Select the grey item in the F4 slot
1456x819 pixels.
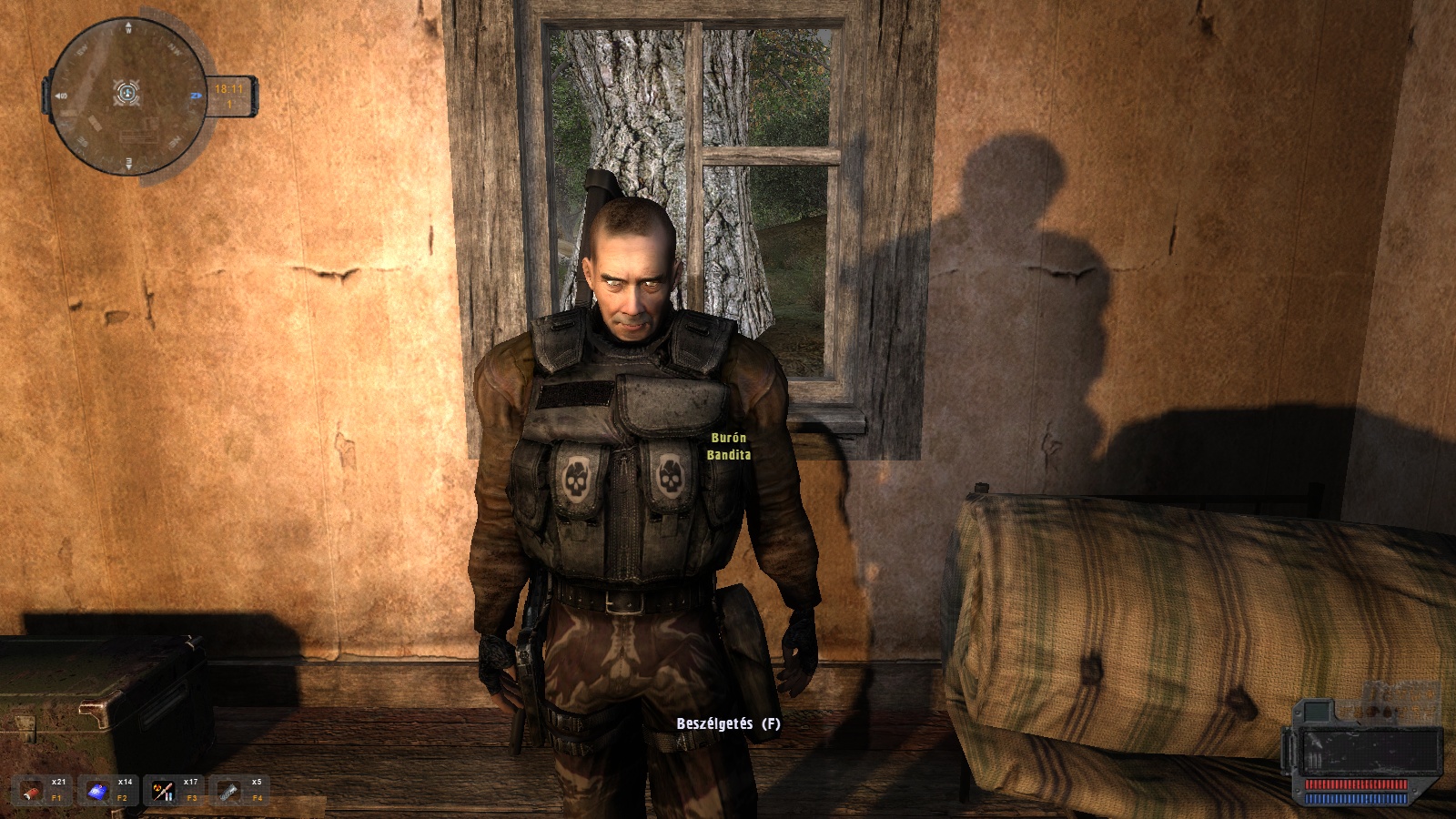pyautogui.click(x=229, y=791)
